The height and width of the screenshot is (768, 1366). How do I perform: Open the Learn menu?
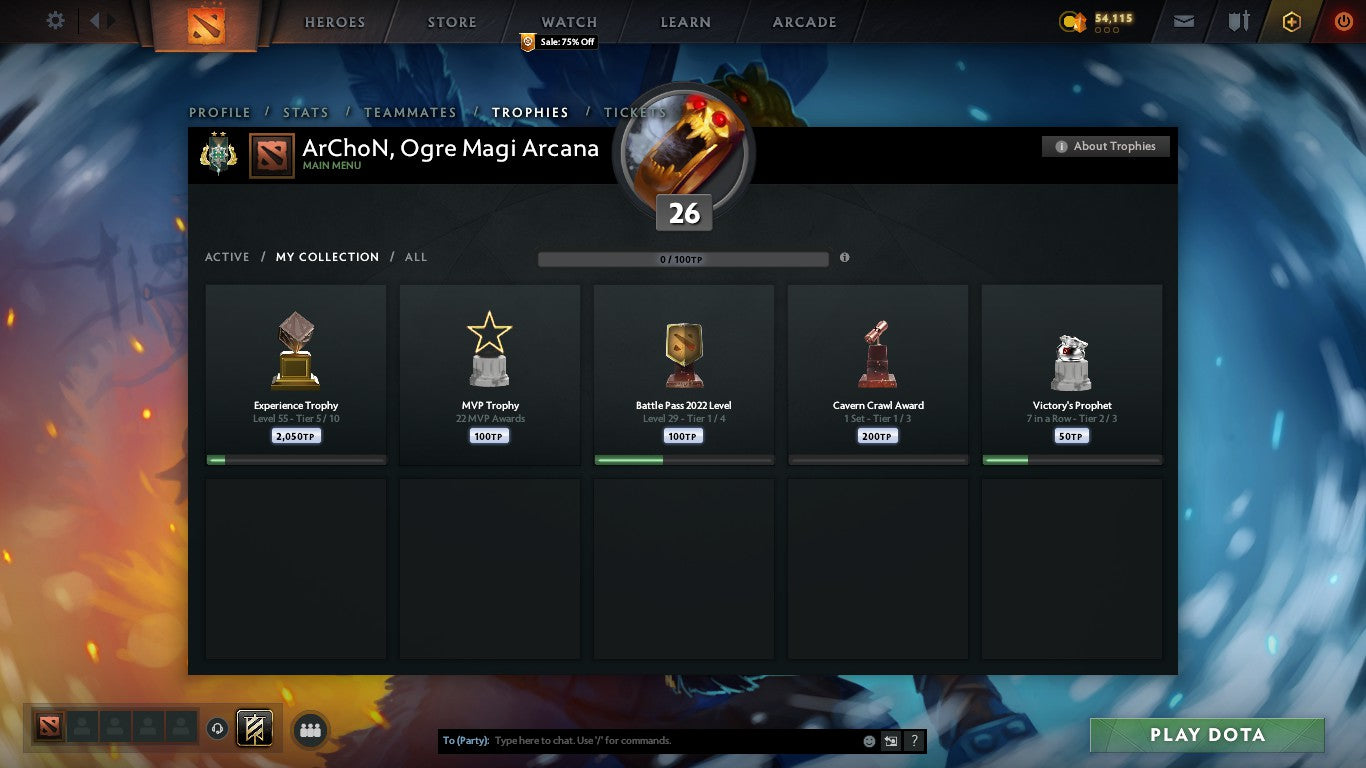686,22
